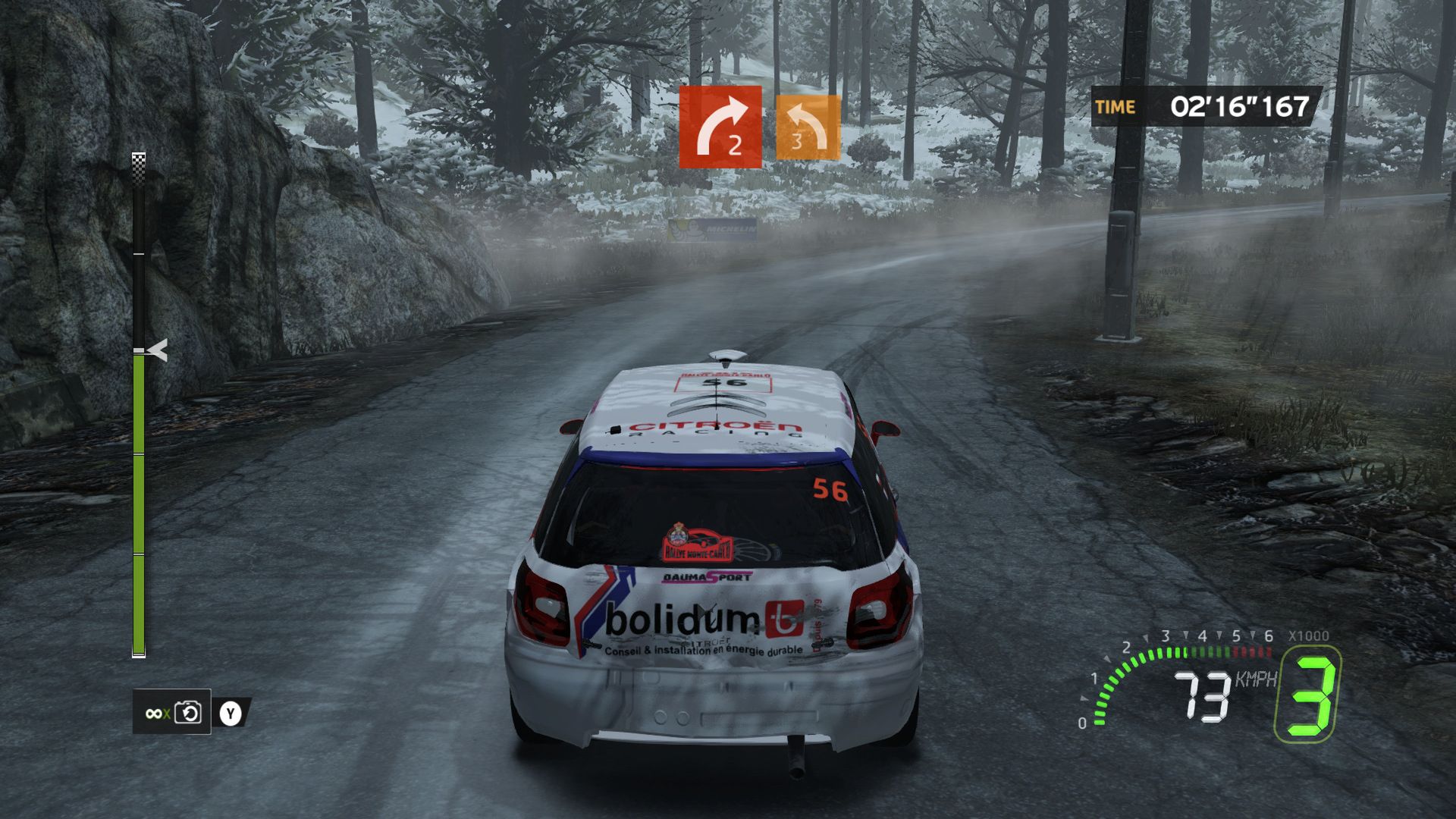Click the TIME label in the top-right corner
This screenshot has height=819, width=1456.
[x=1114, y=107]
